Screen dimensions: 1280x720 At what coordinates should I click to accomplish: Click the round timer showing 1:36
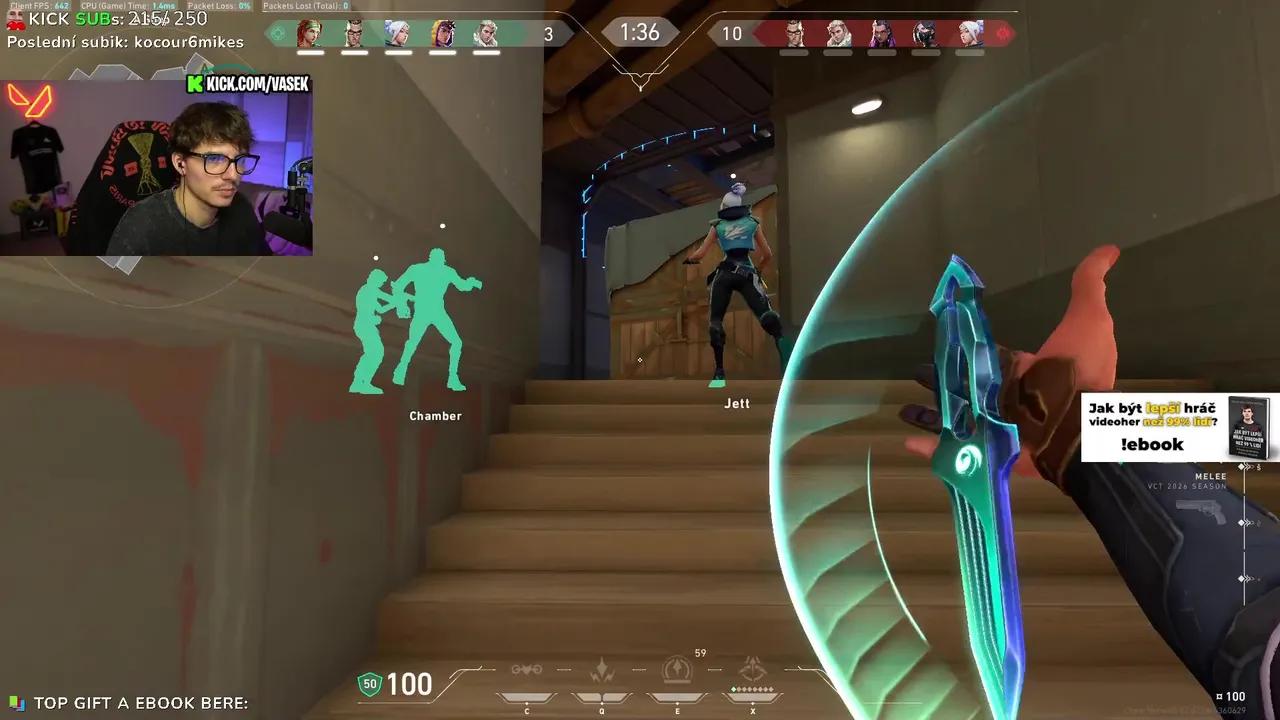pos(639,32)
